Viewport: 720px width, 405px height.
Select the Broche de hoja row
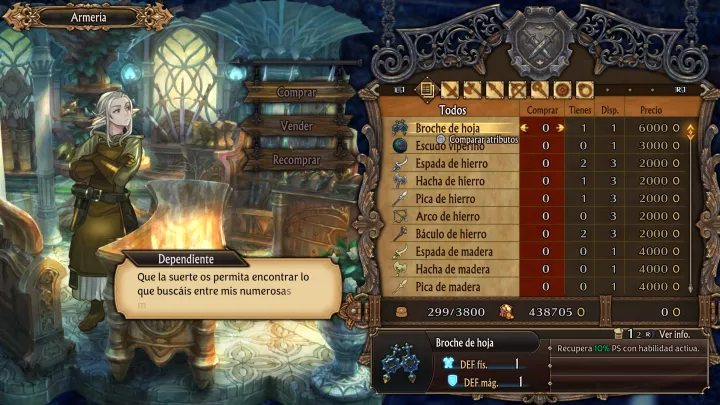pos(450,128)
